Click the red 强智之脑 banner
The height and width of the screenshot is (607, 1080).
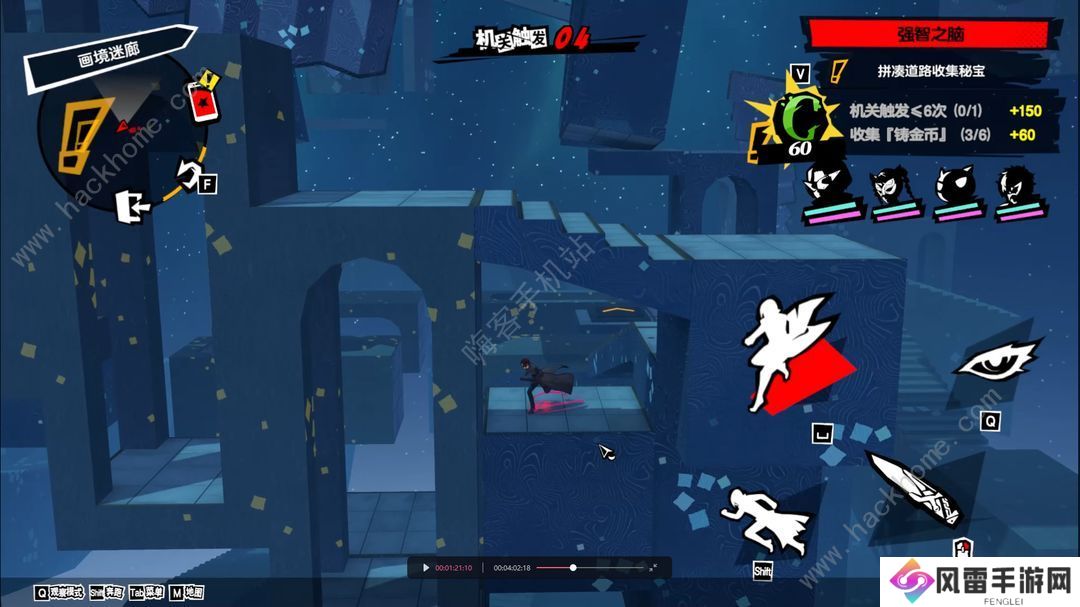(x=927, y=33)
